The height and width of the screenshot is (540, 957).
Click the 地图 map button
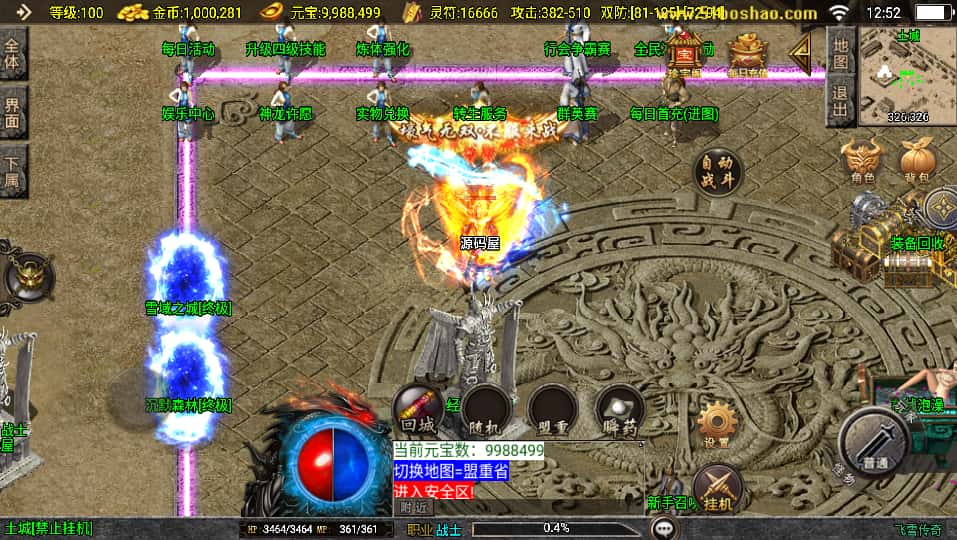841,53
